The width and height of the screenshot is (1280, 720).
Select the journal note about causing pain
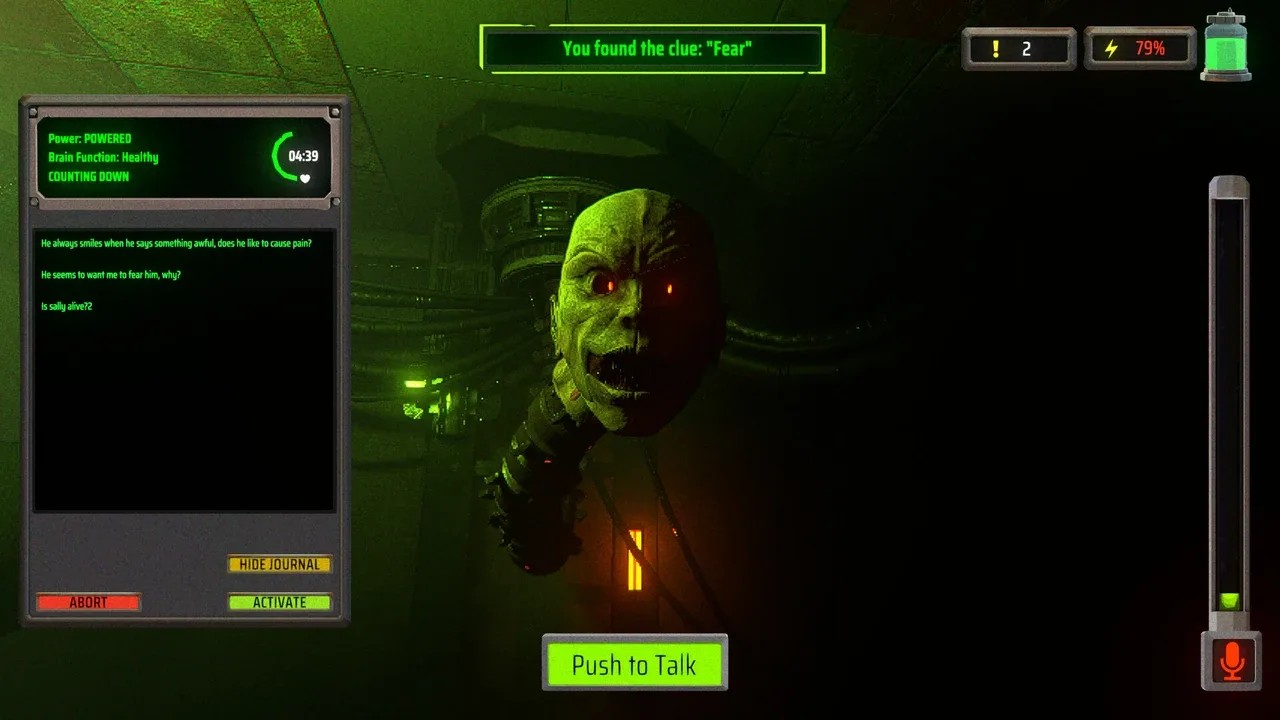(176, 243)
